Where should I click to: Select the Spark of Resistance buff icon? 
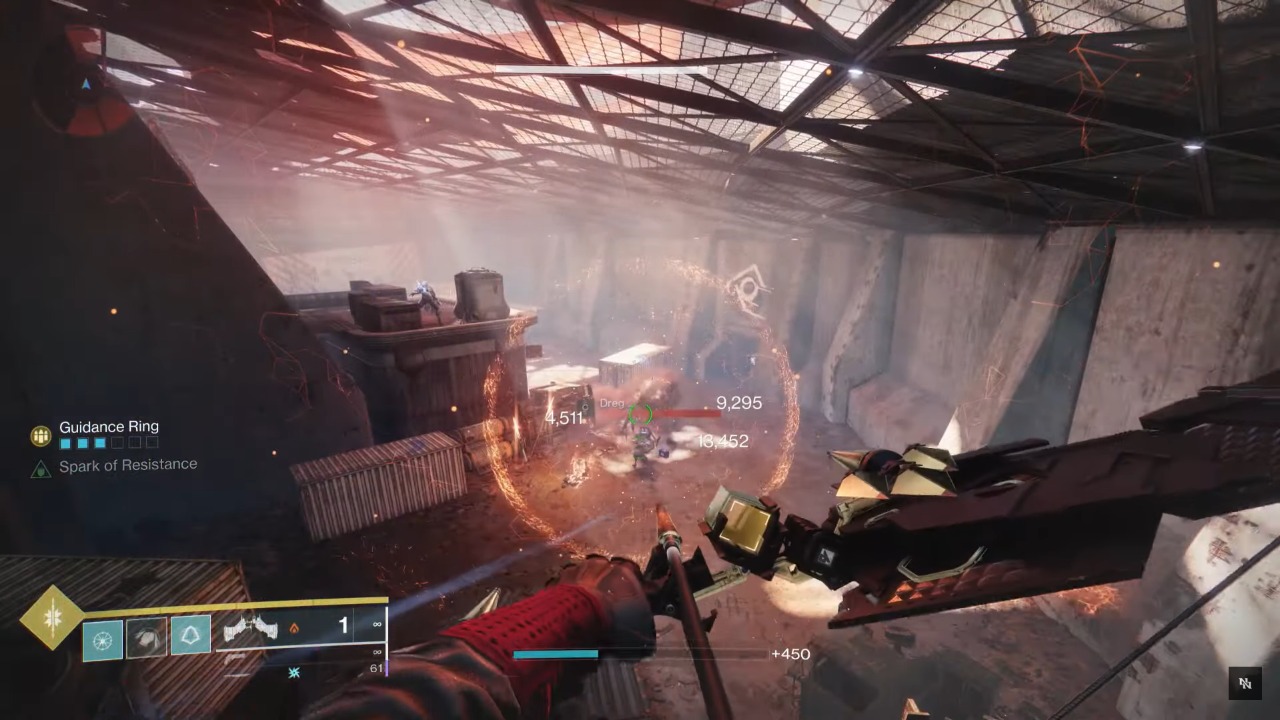point(41,467)
